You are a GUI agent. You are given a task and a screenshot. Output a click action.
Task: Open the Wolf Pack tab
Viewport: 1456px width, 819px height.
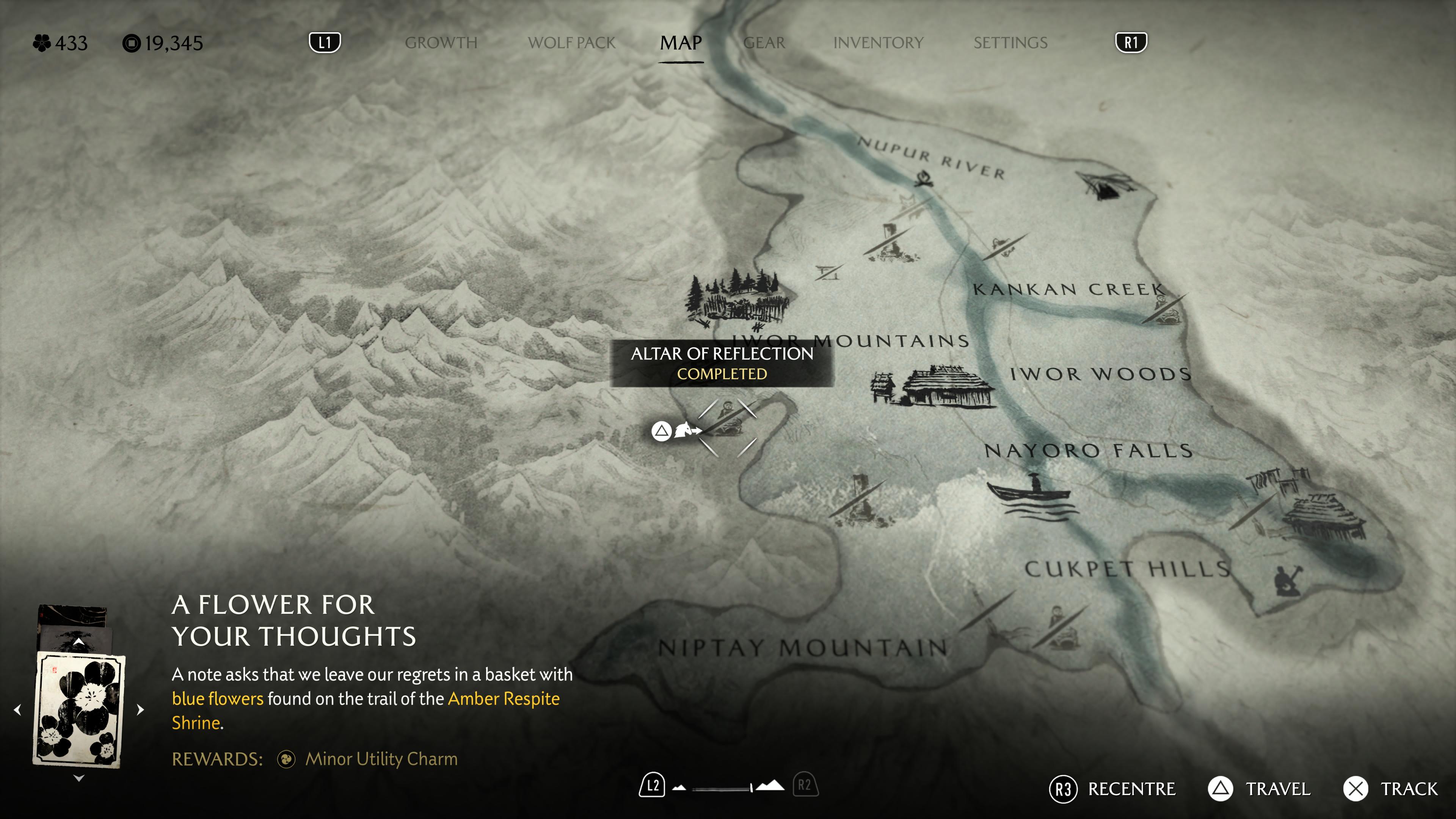tap(571, 42)
